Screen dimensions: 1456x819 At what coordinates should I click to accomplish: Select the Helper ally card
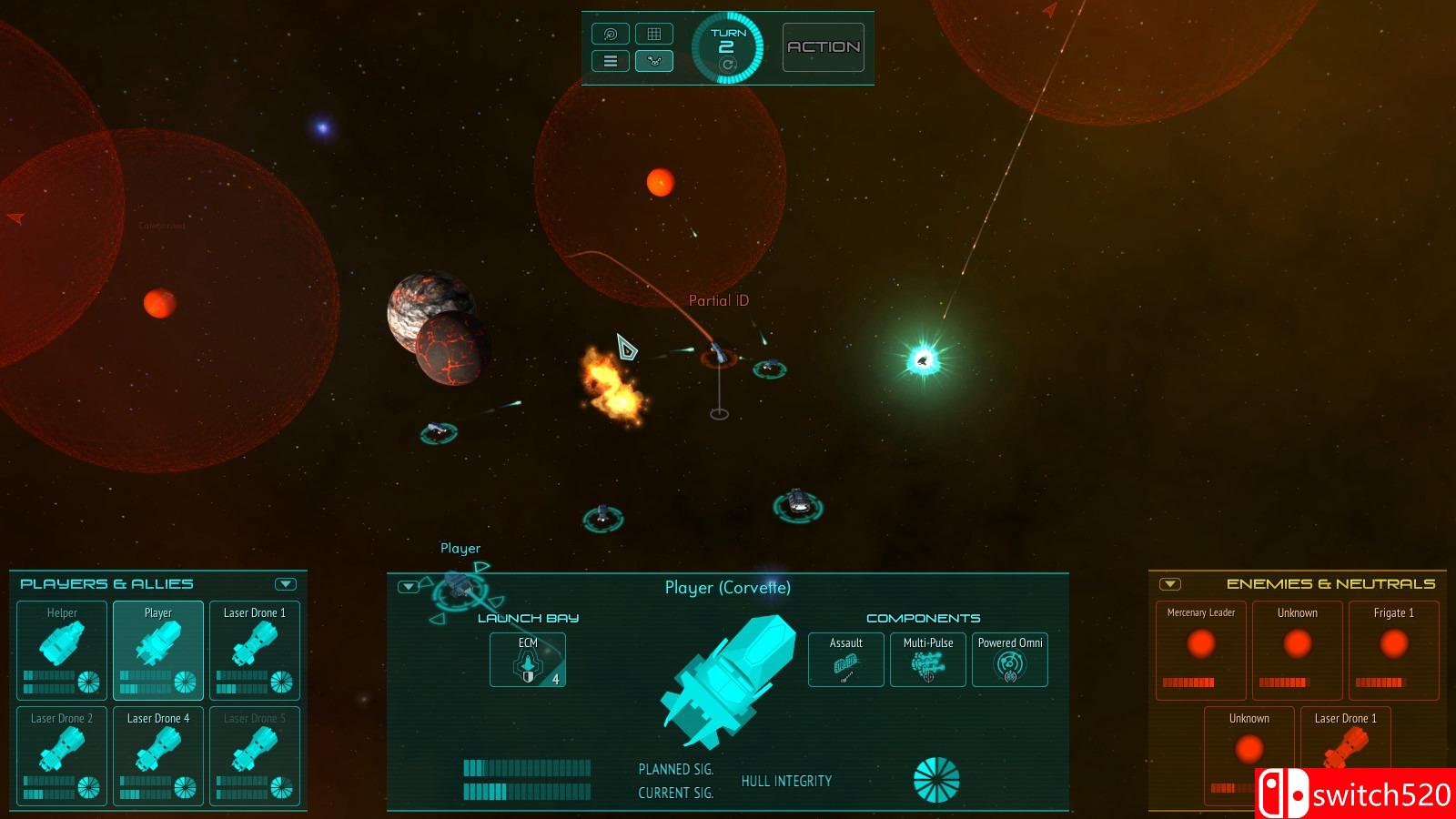(63, 650)
